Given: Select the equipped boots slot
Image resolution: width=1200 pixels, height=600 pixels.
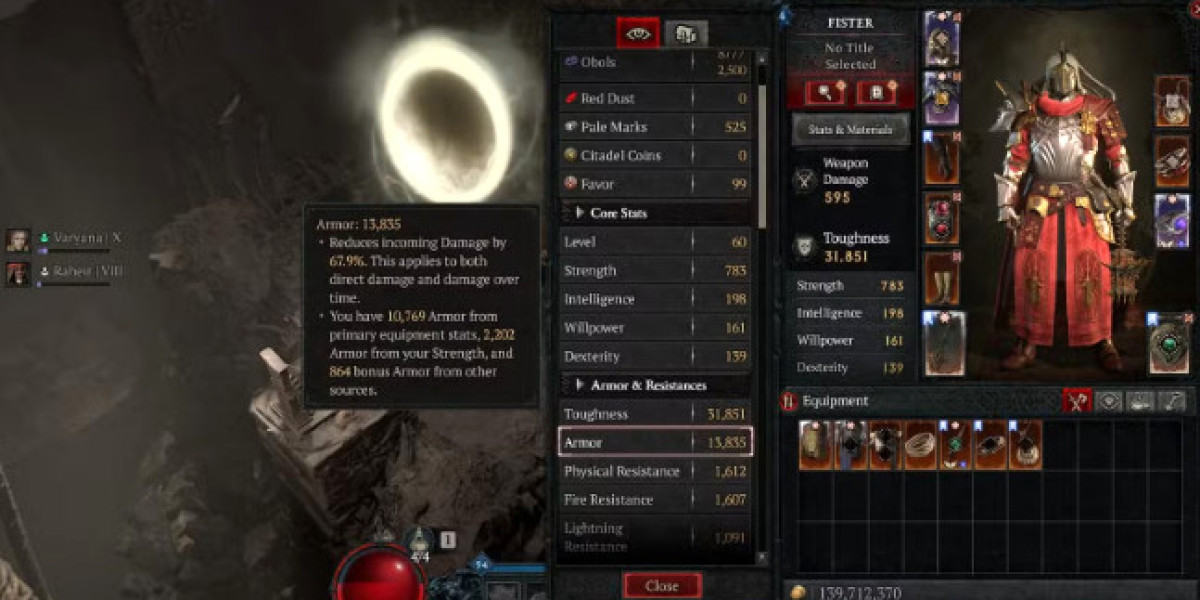Looking at the screenshot, I should point(941,277).
